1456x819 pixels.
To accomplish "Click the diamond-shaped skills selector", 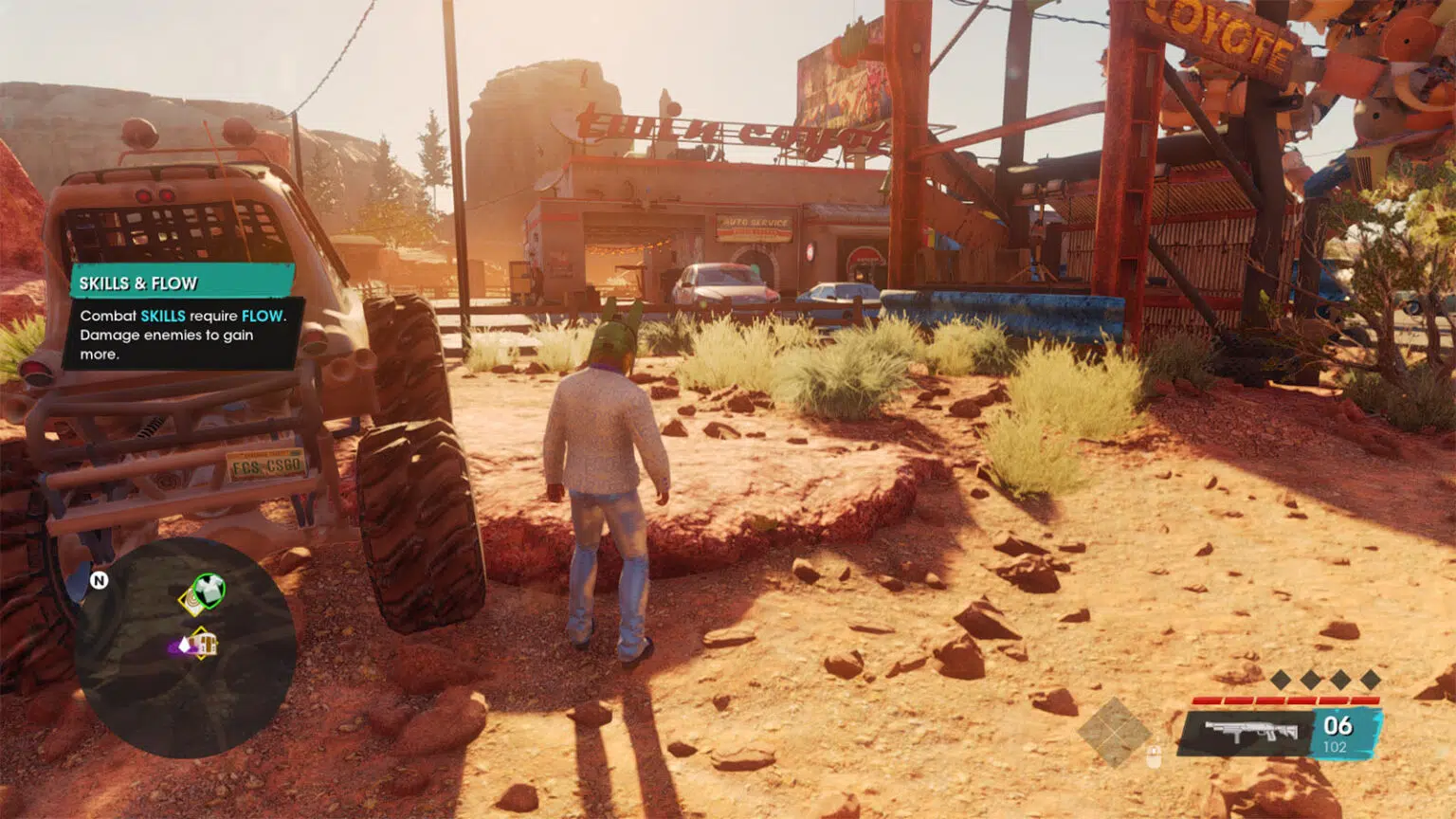I will (1114, 732).
